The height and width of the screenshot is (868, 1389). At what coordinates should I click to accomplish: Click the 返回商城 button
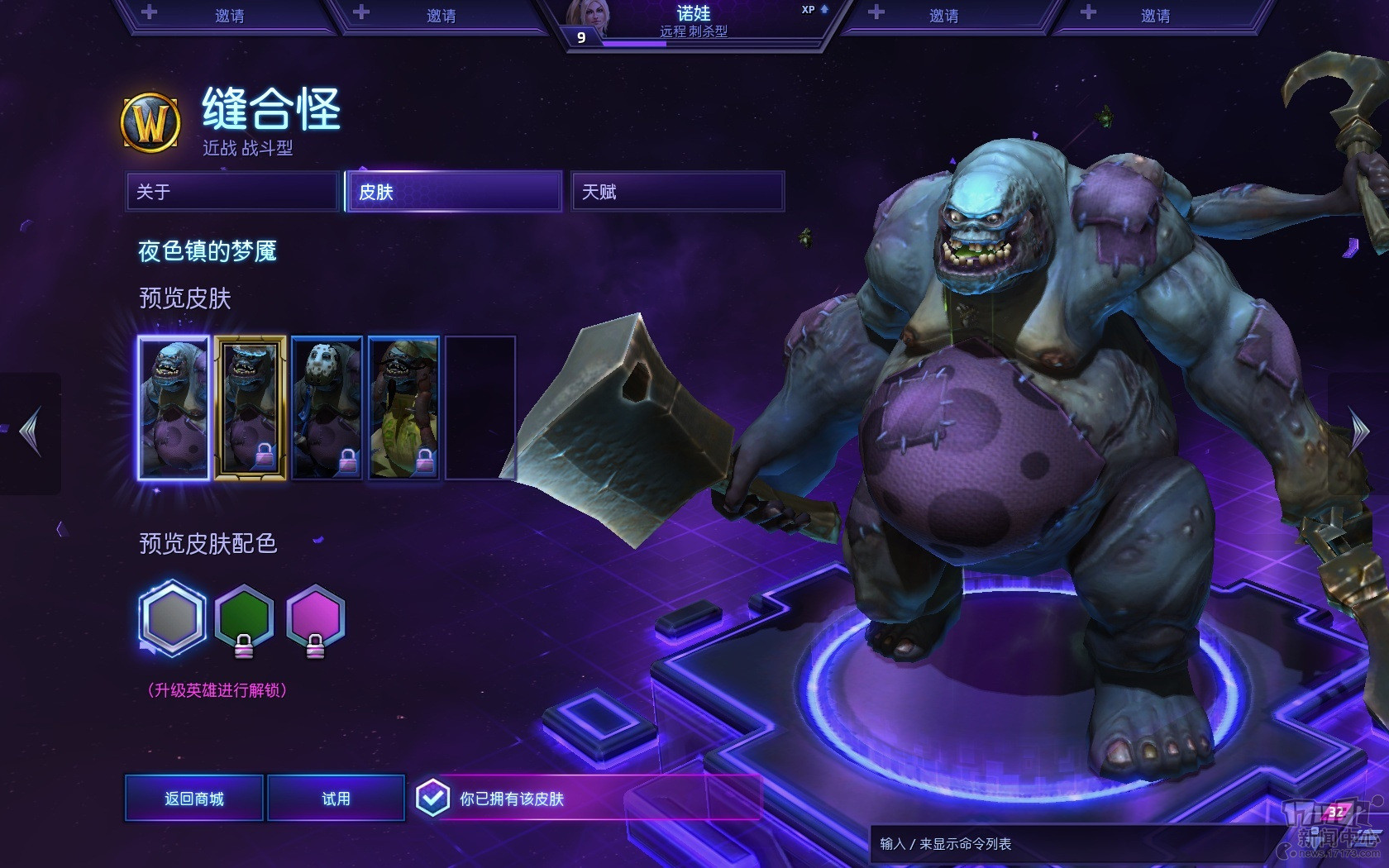(194, 799)
